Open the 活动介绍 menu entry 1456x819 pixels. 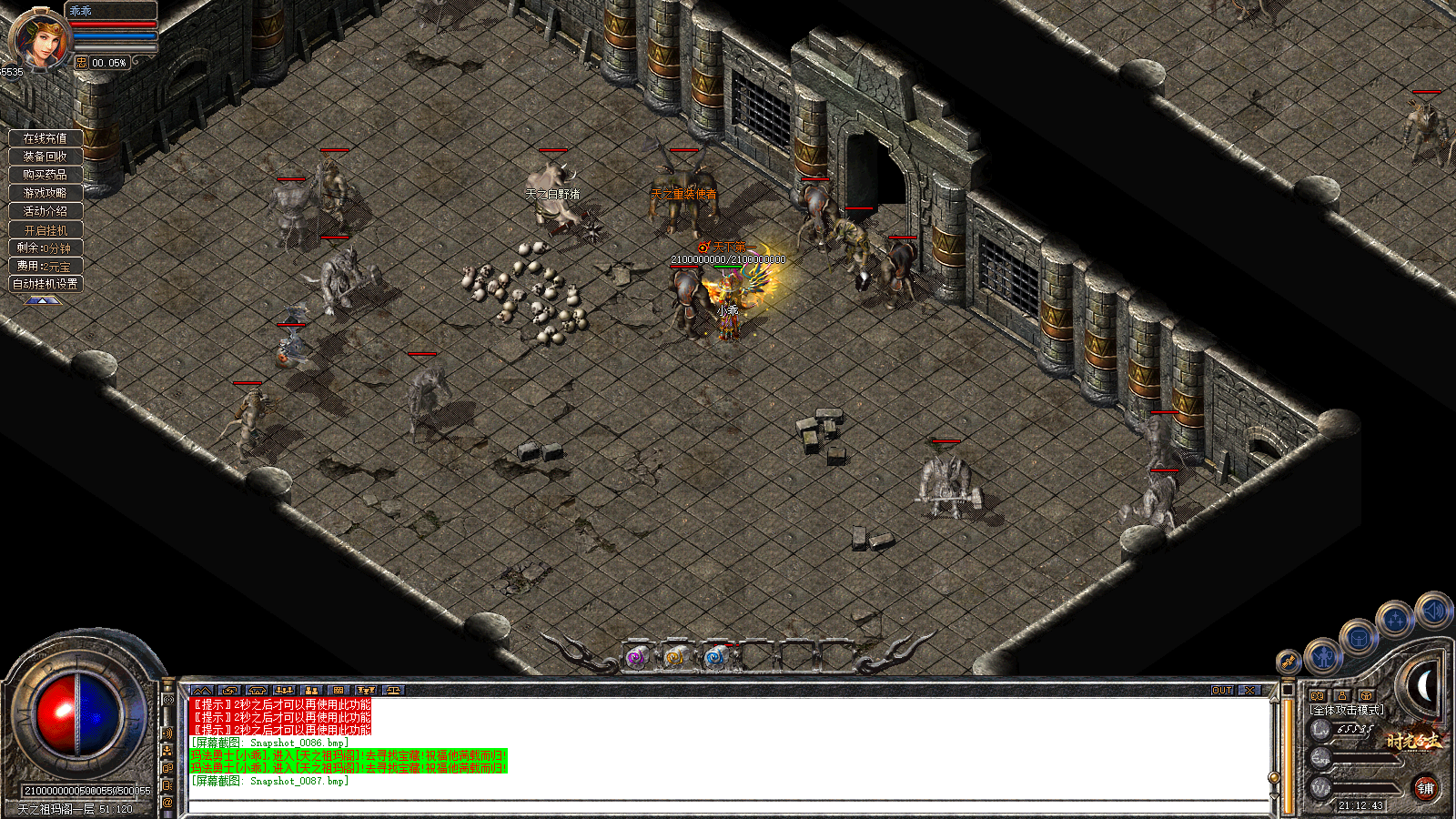pos(47,211)
